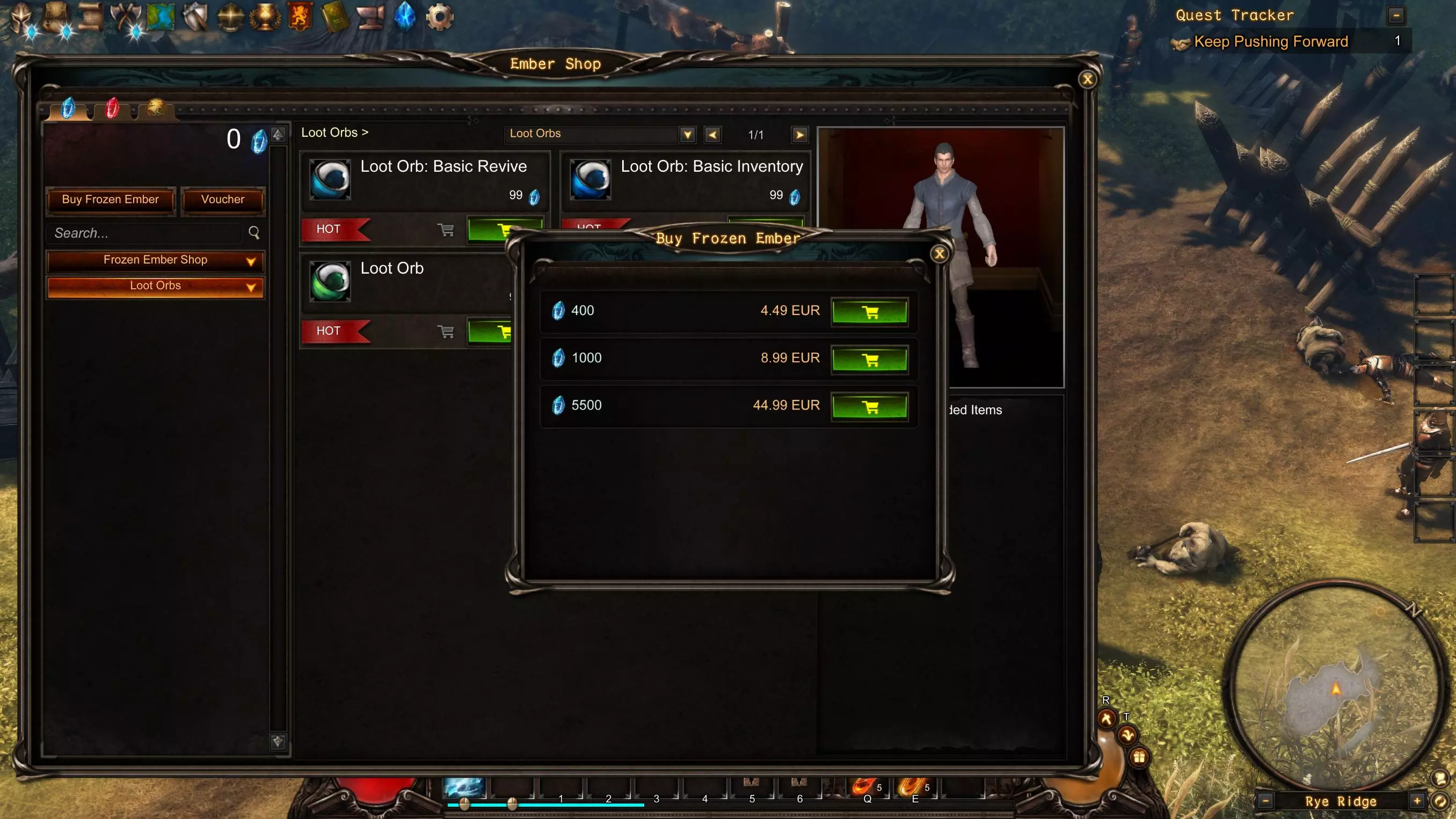Select the Loot Orbs category in sidebar

(155, 286)
